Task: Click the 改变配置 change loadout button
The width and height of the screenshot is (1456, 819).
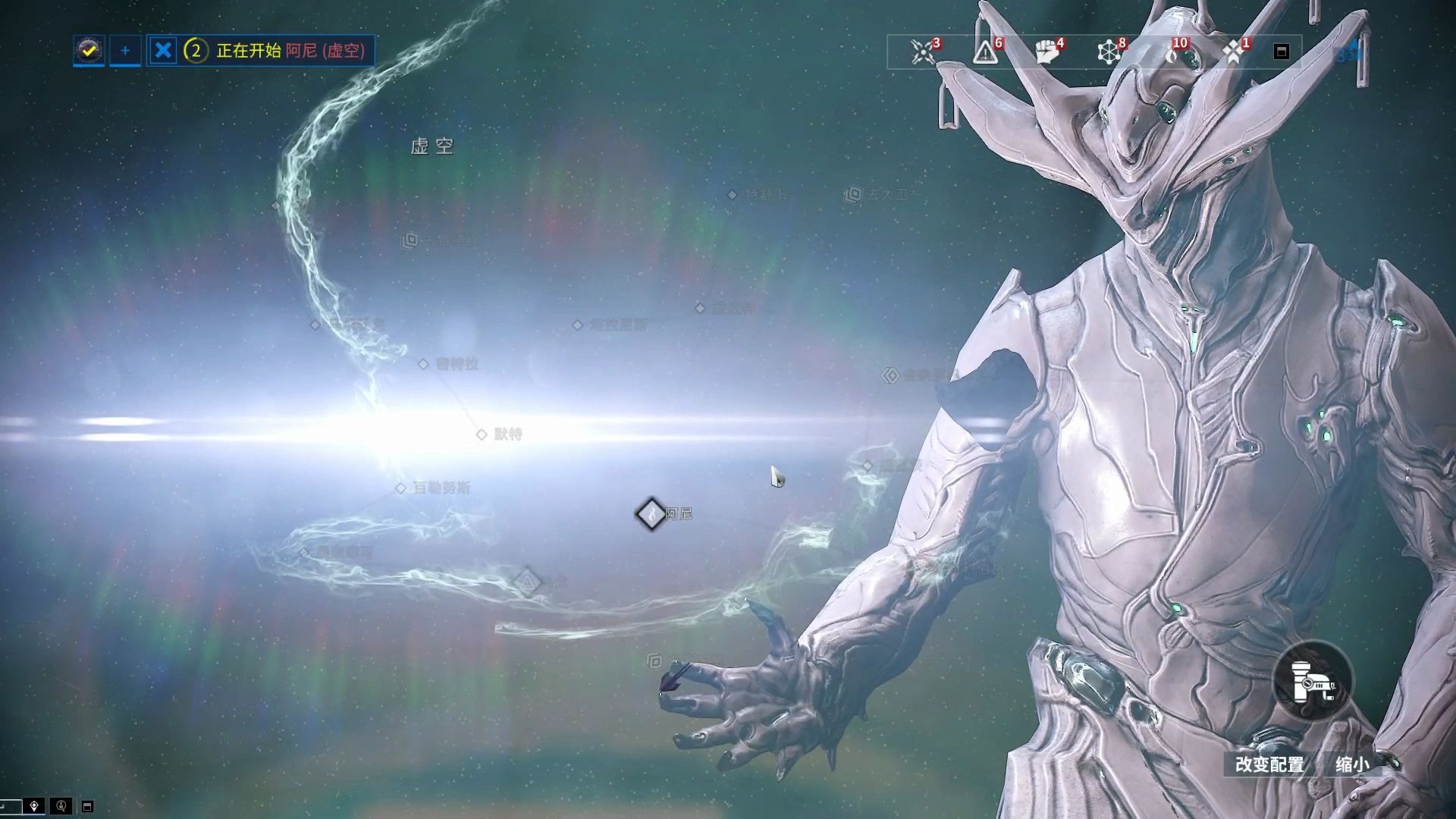Action: coord(1269,764)
